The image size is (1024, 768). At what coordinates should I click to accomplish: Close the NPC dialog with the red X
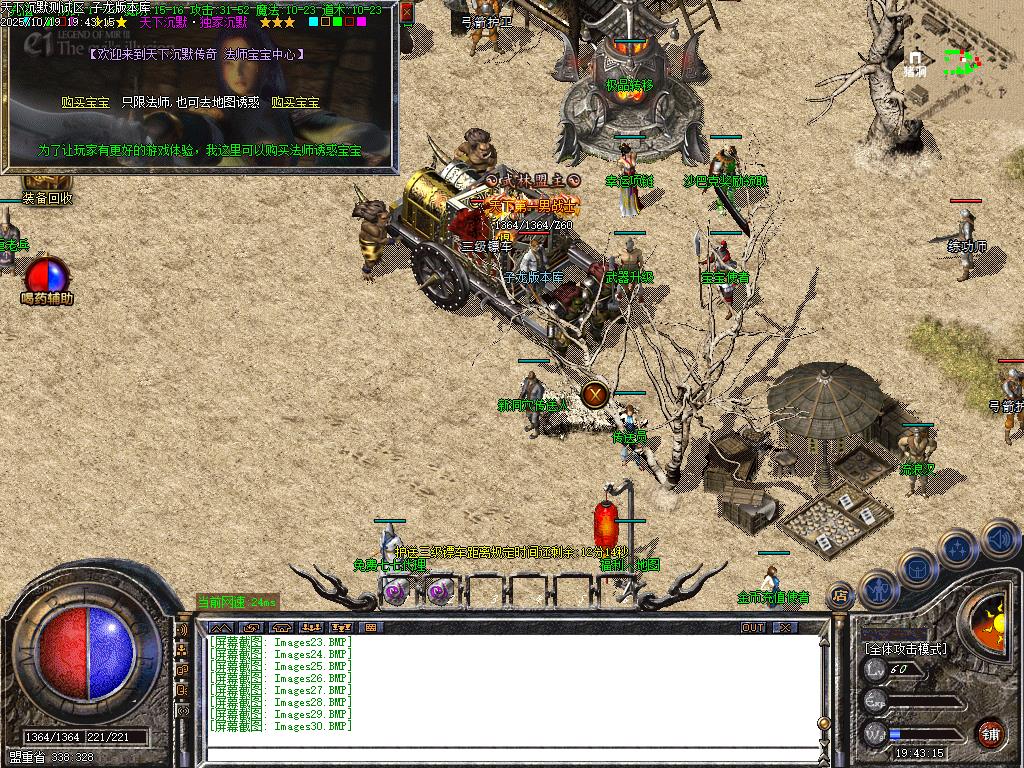pos(407,13)
